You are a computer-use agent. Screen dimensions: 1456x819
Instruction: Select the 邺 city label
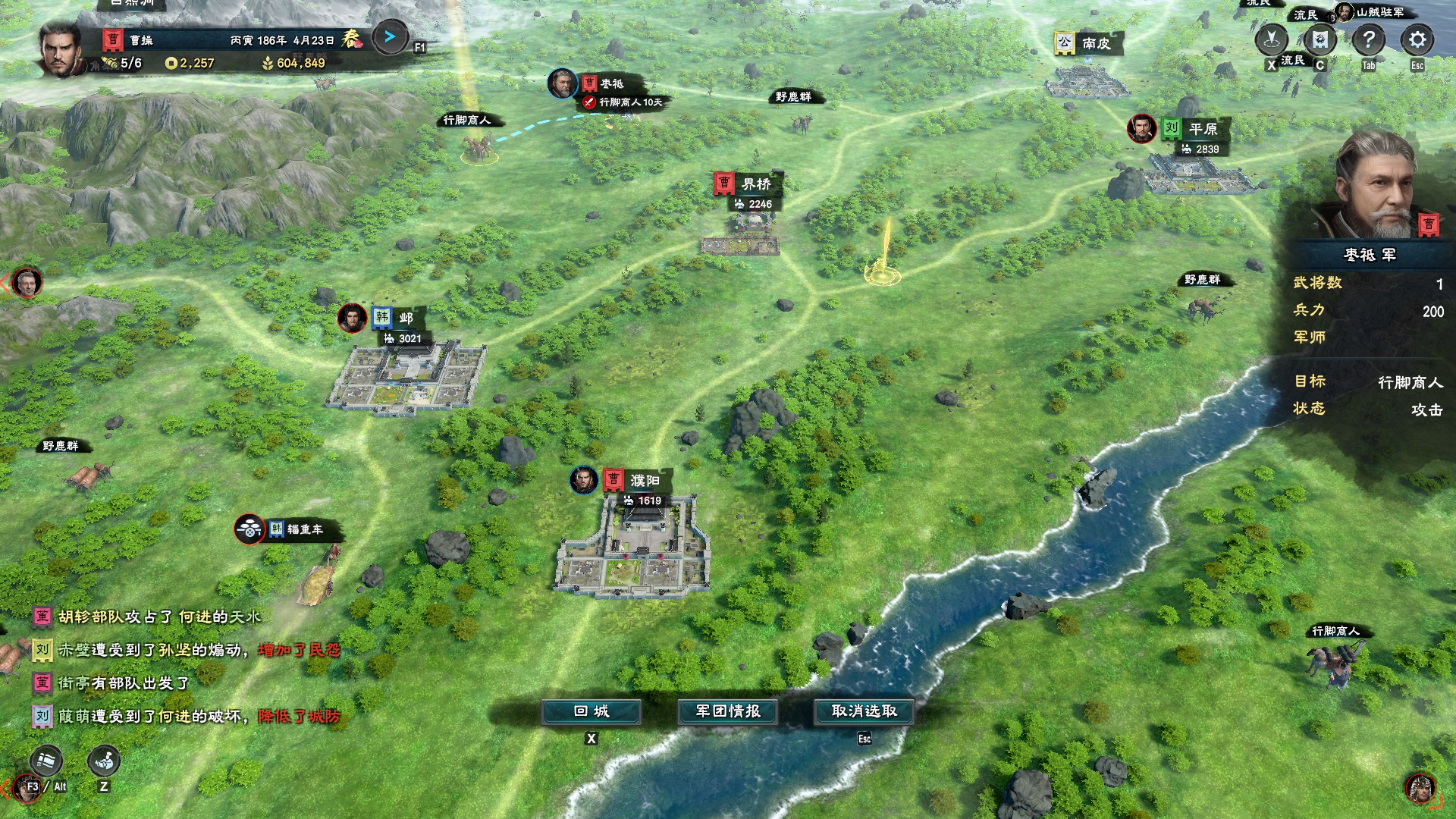(x=405, y=318)
